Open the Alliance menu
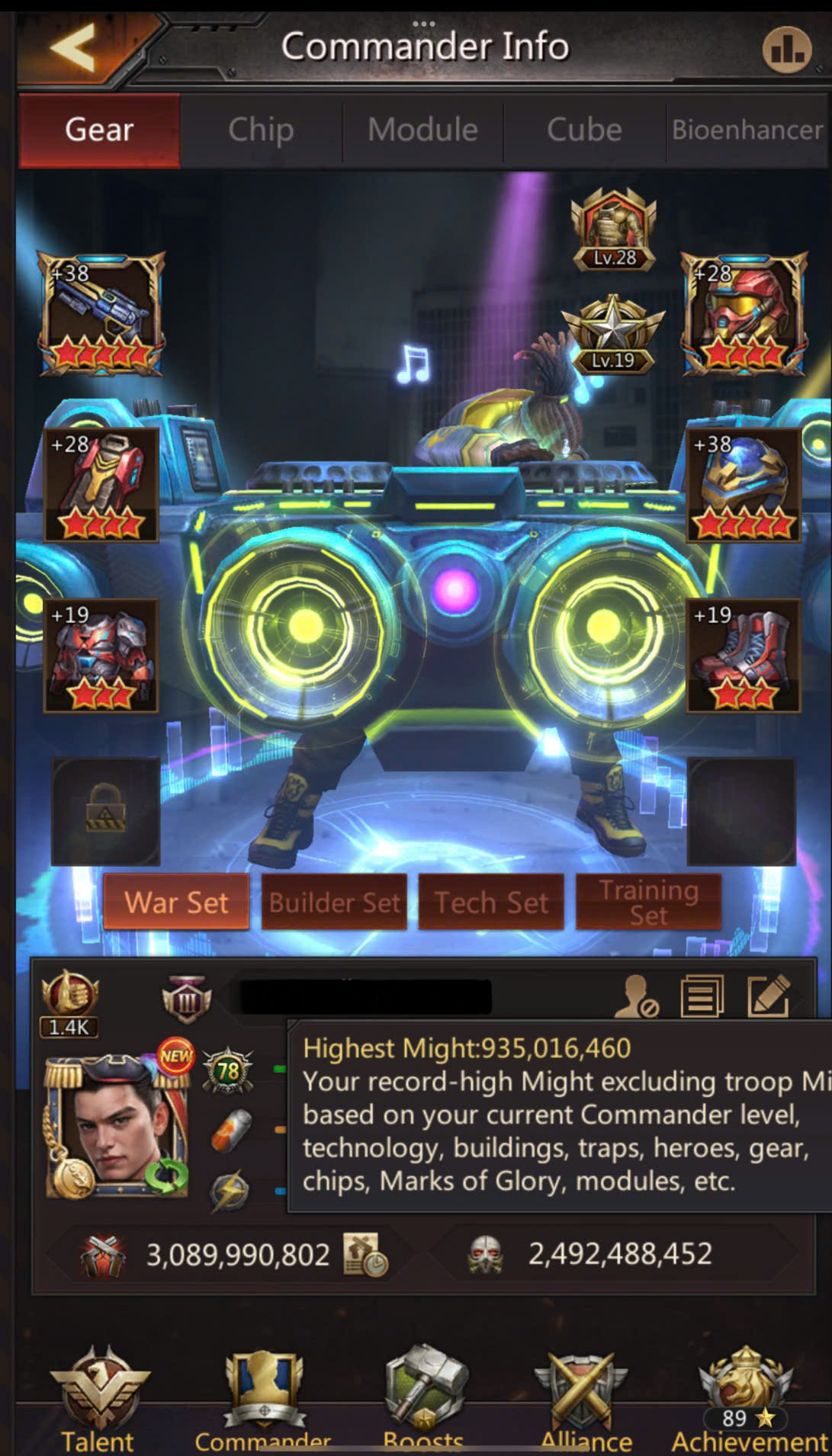Image resolution: width=832 pixels, height=1456 pixels. tap(585, 1399)
